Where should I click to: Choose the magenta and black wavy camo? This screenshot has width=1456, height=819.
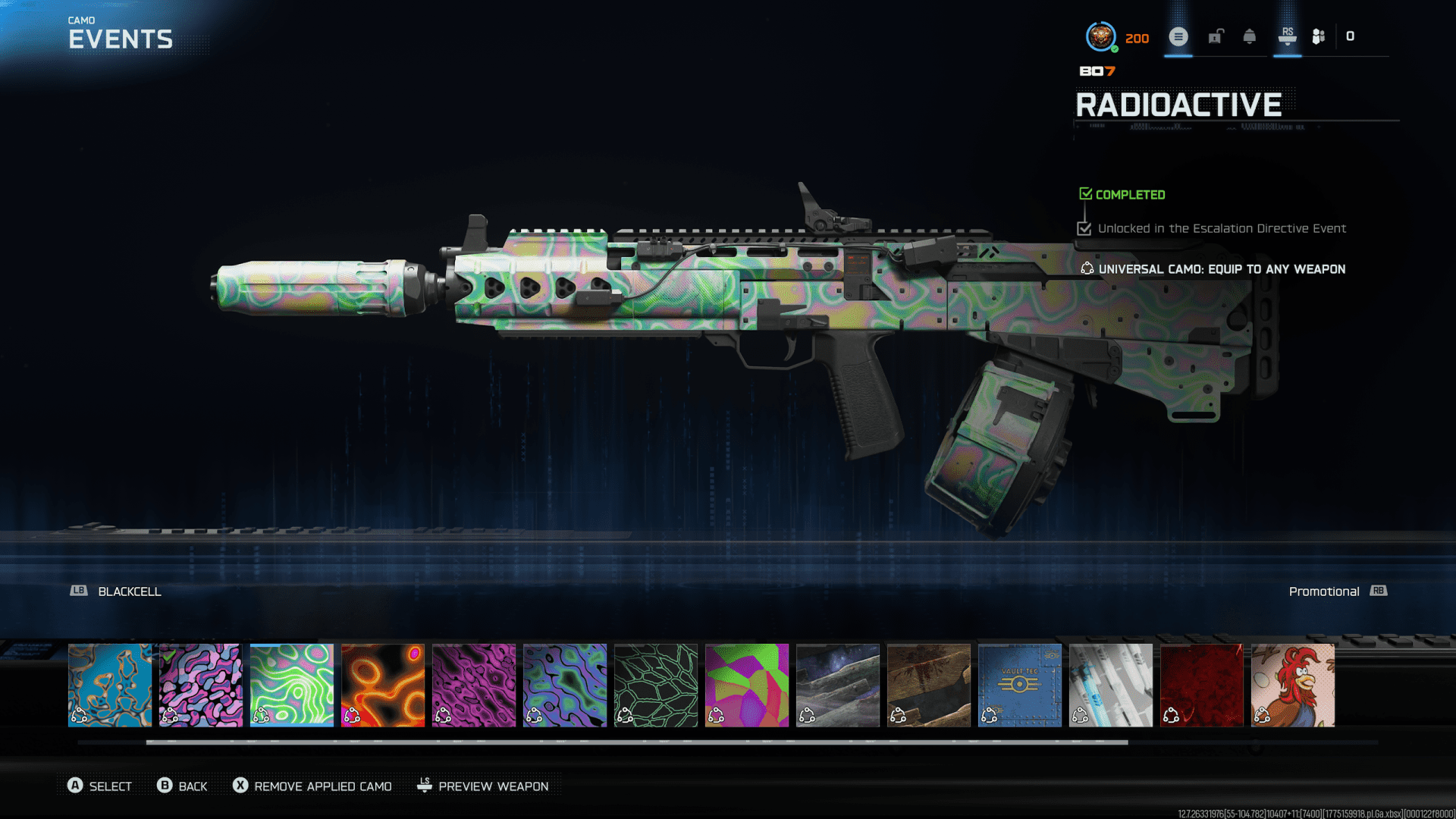pos(474,685)
